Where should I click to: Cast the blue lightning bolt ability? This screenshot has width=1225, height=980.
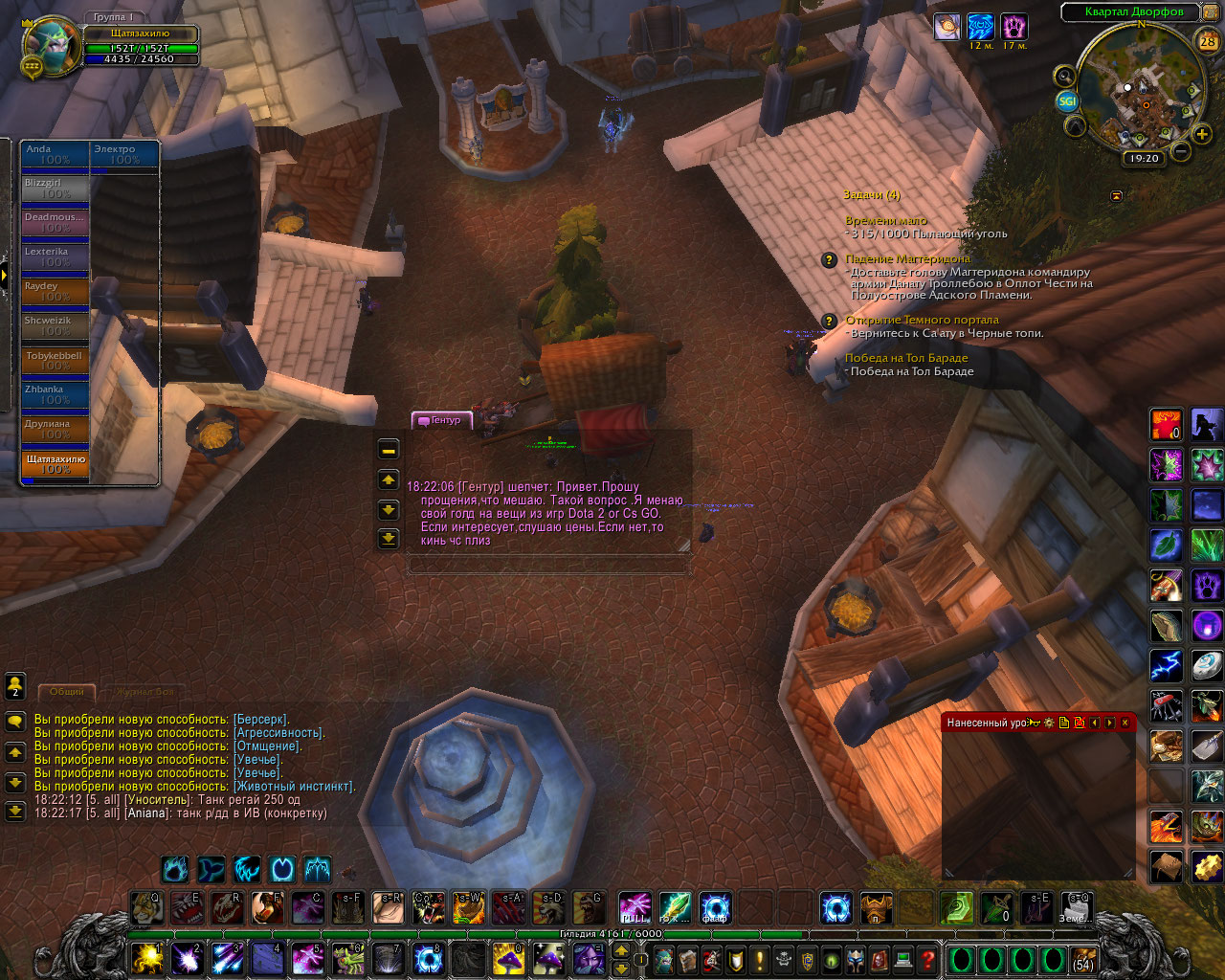[x=1166, y=665]
